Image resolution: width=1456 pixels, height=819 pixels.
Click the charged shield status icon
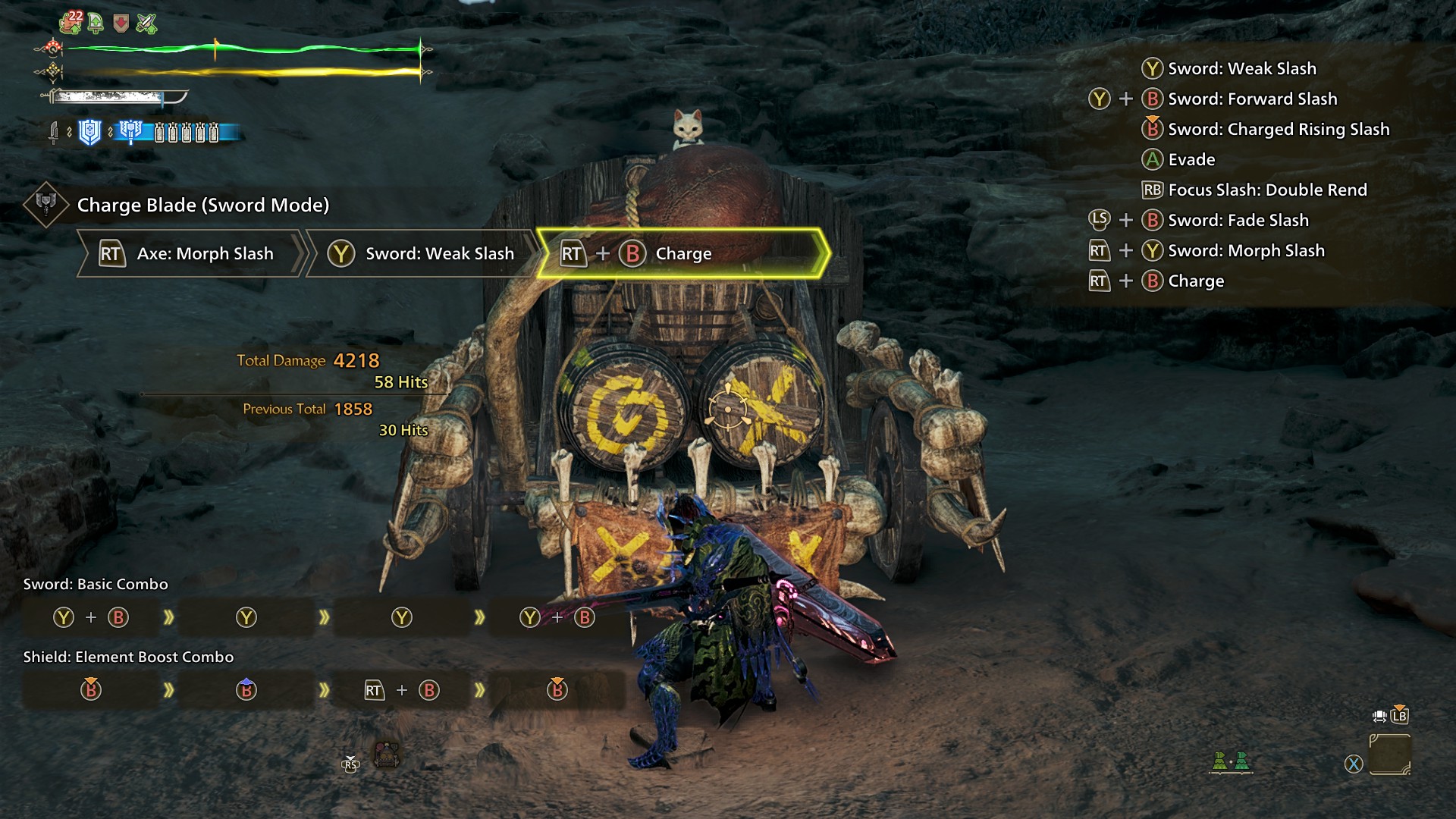pos(90,133)
